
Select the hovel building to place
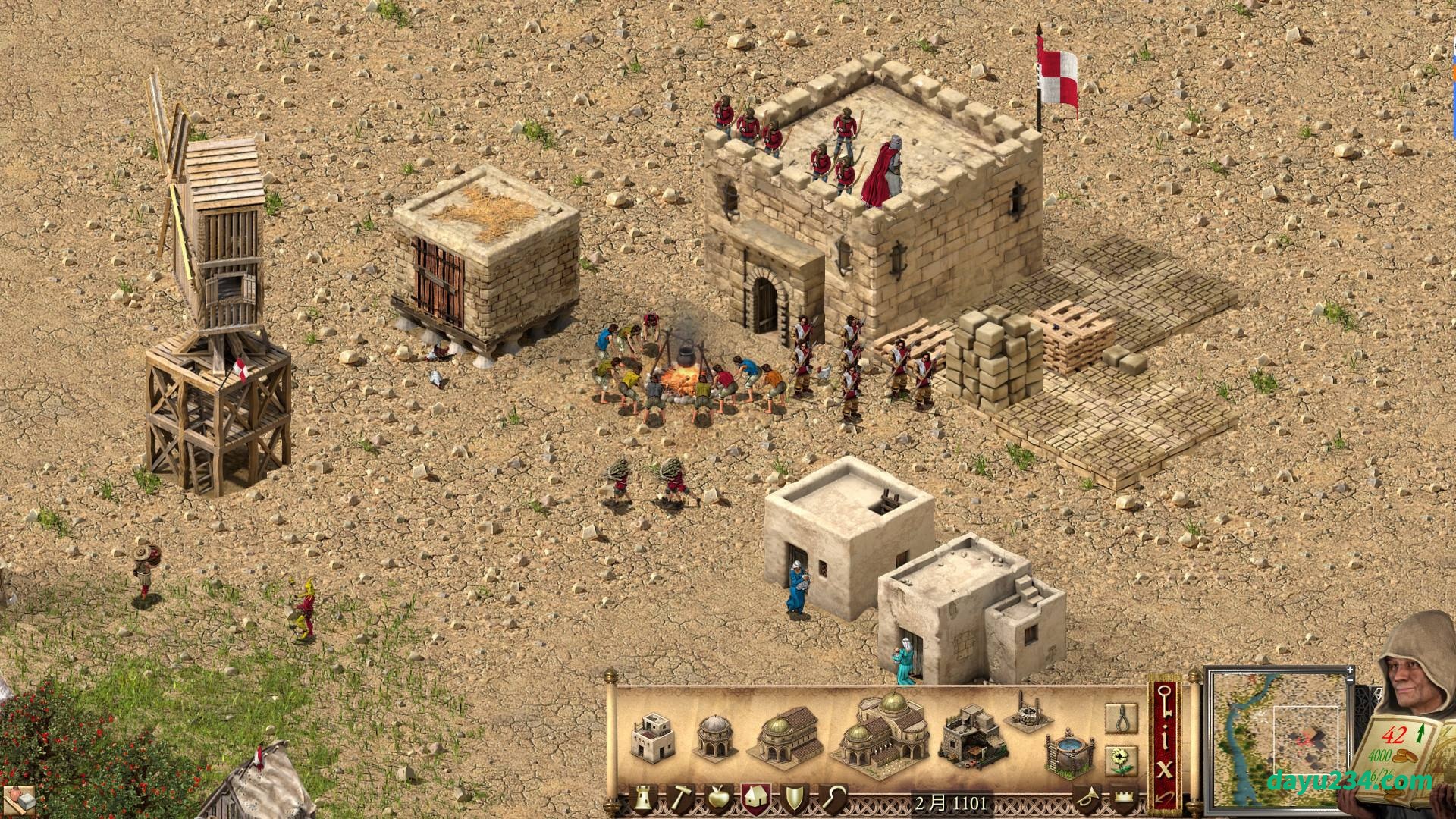click(x=649, y=733)
